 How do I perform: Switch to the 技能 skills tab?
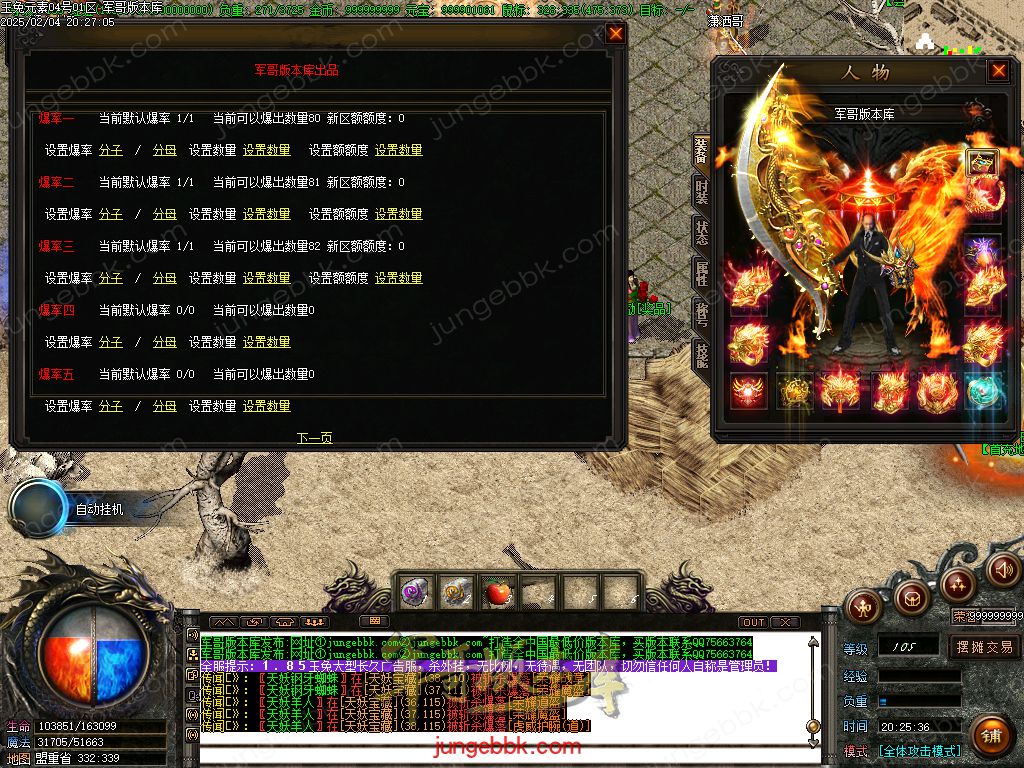(702, 354)
